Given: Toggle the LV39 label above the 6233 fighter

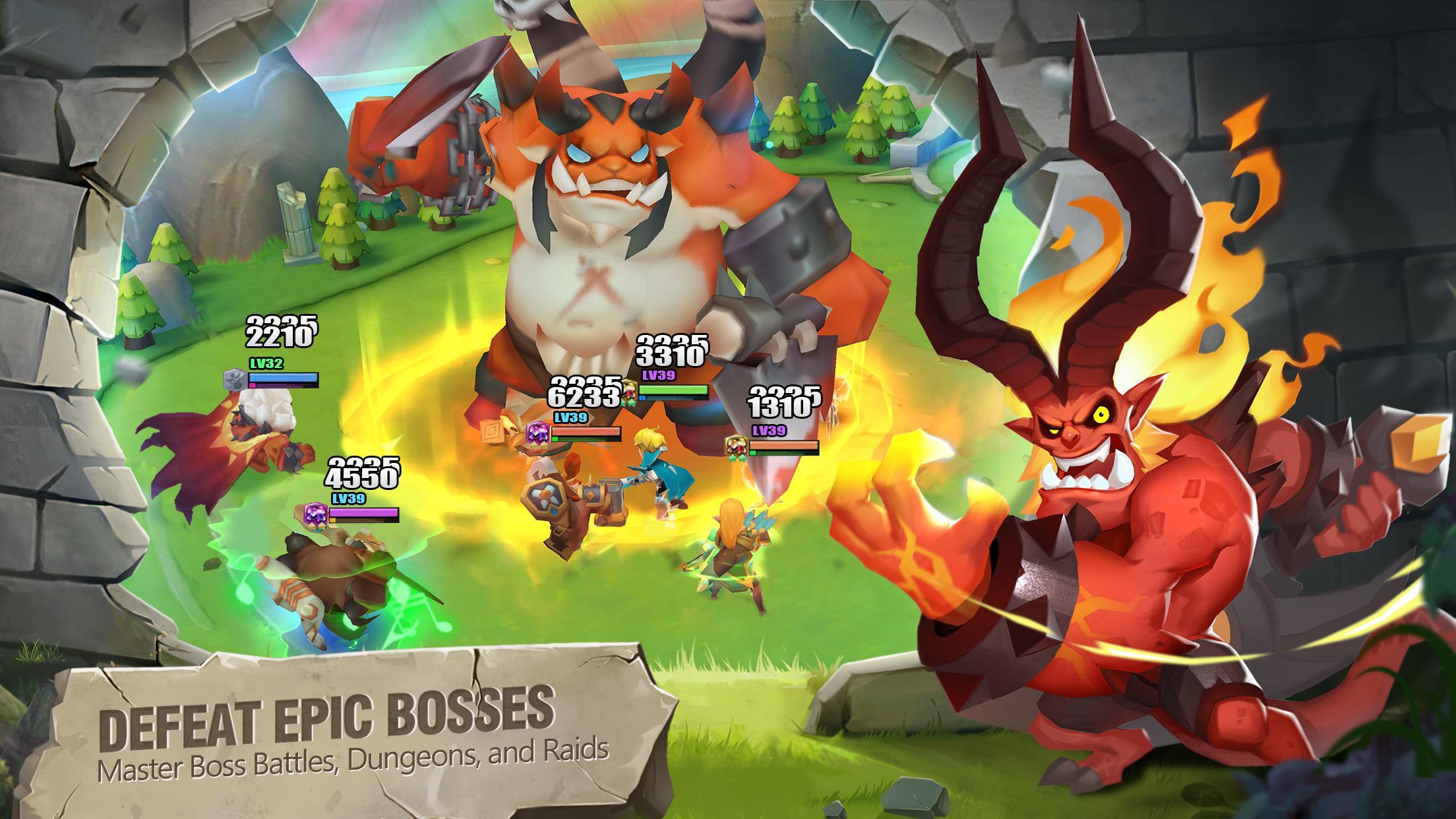Looking at the screenshot, I should pyautogui.click(x=570, y=417).
